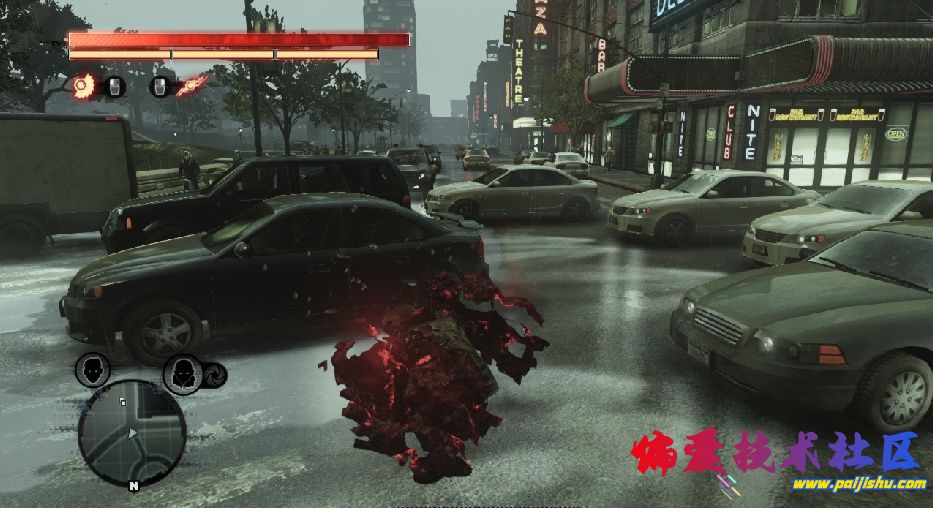
Task: Activate the dark swirl icon
Action: [x=214, y=375]
